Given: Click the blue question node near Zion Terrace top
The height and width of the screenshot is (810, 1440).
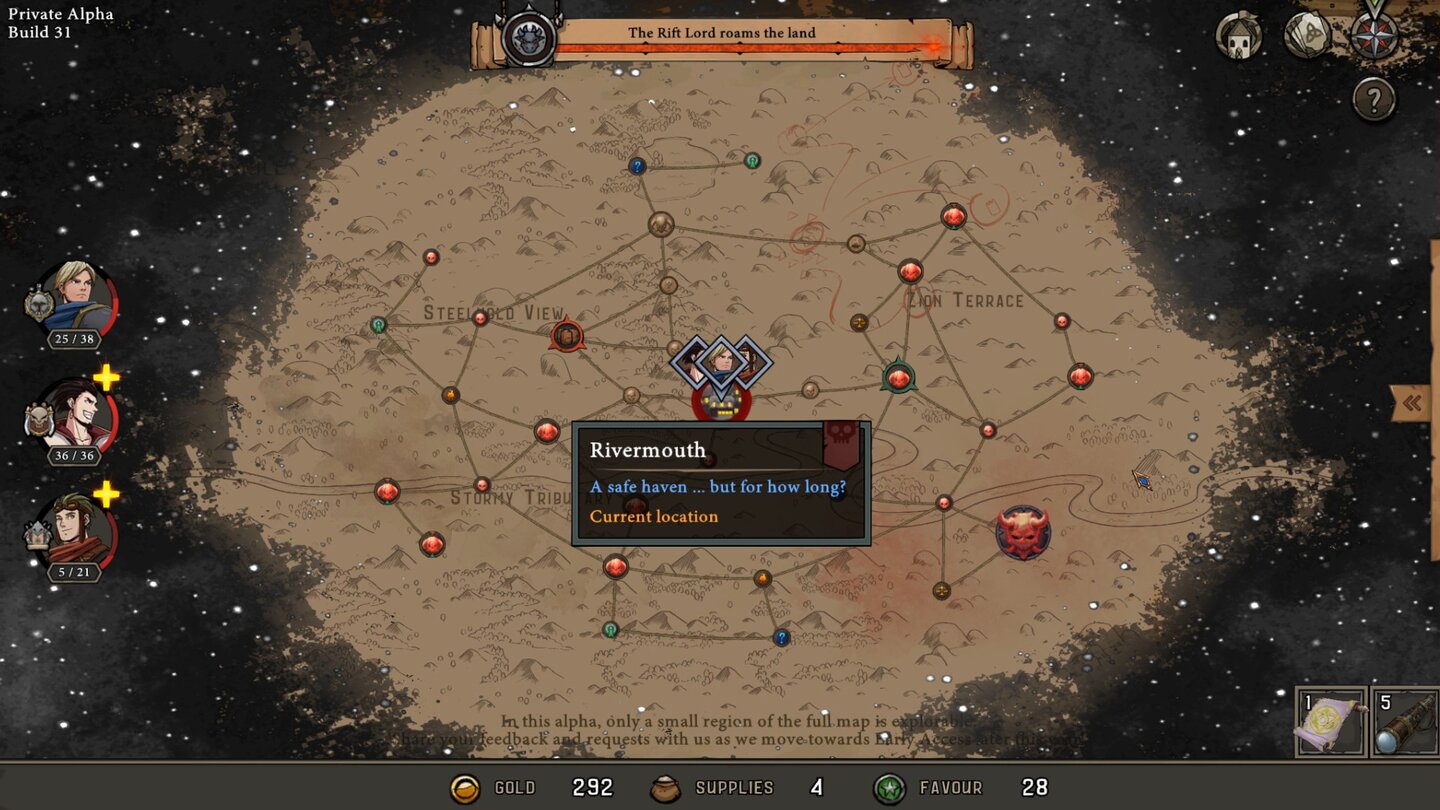Looking at the screenshot, I should 637,166.
